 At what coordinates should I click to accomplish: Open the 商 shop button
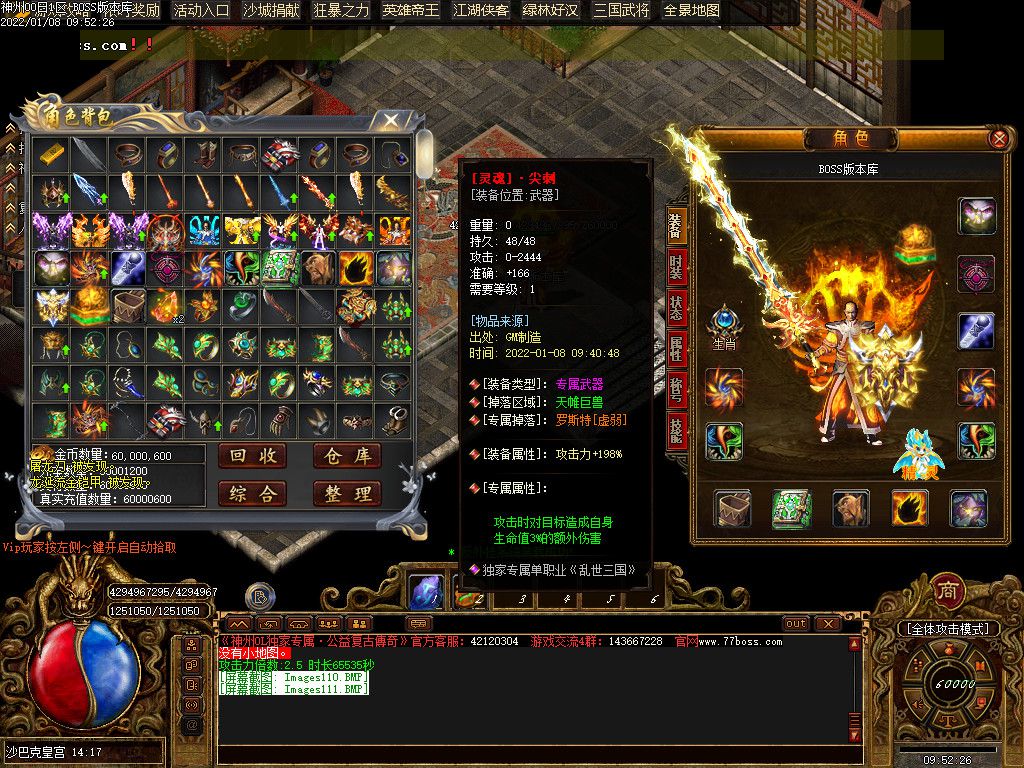pos(947,590)
